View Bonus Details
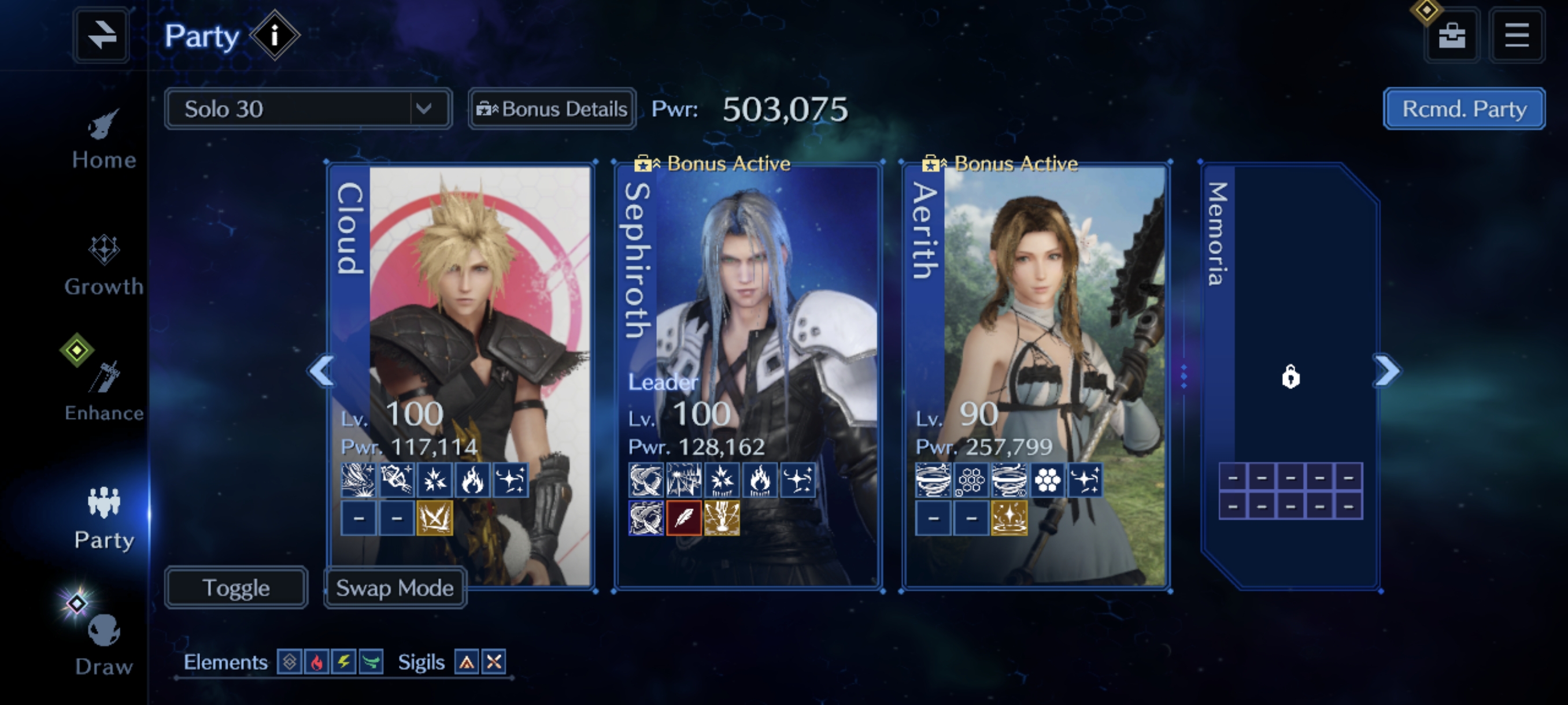1568x705 pixels. click(552, 109)
